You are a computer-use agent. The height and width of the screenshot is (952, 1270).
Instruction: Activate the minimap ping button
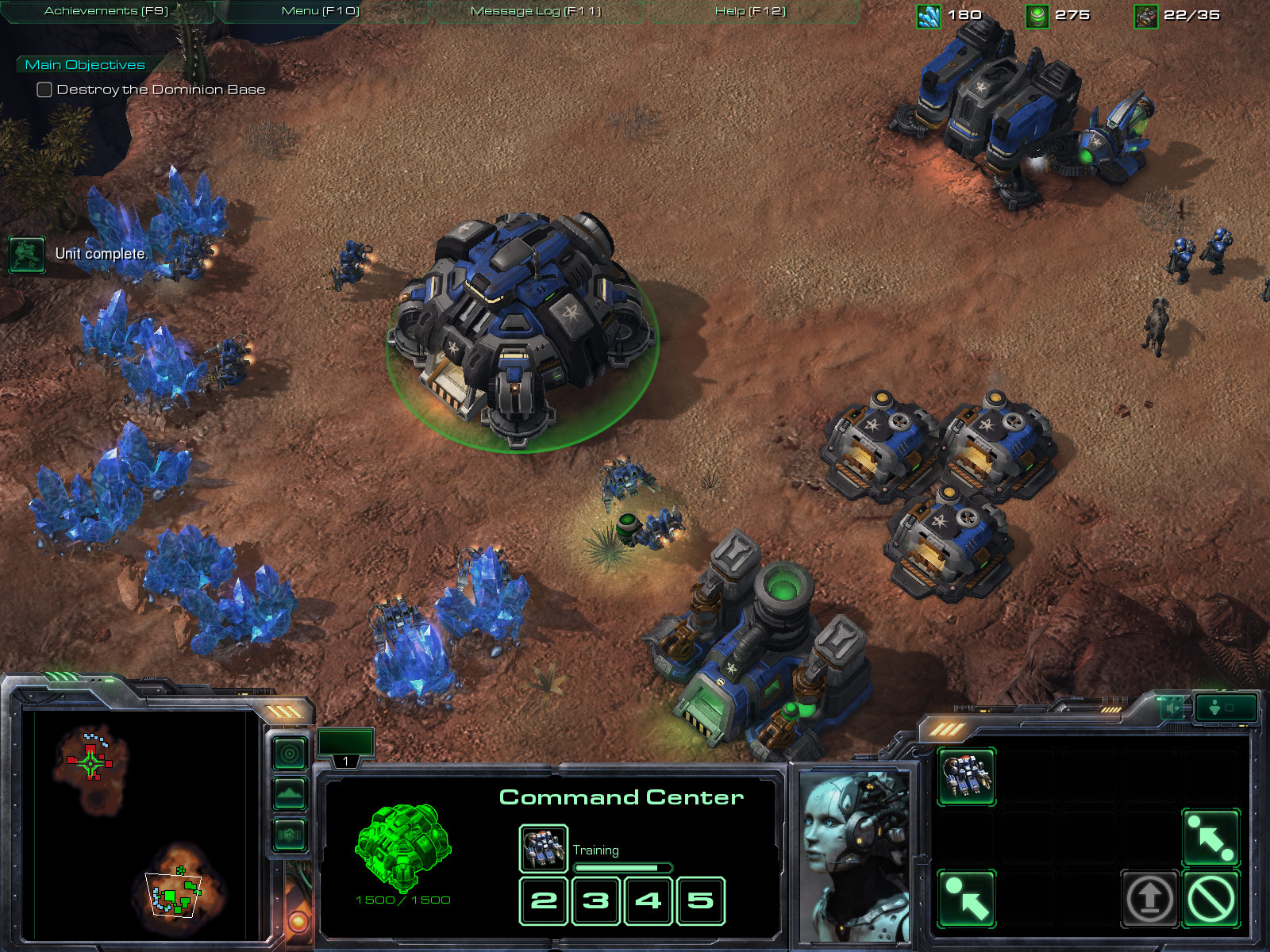[290, 753]
